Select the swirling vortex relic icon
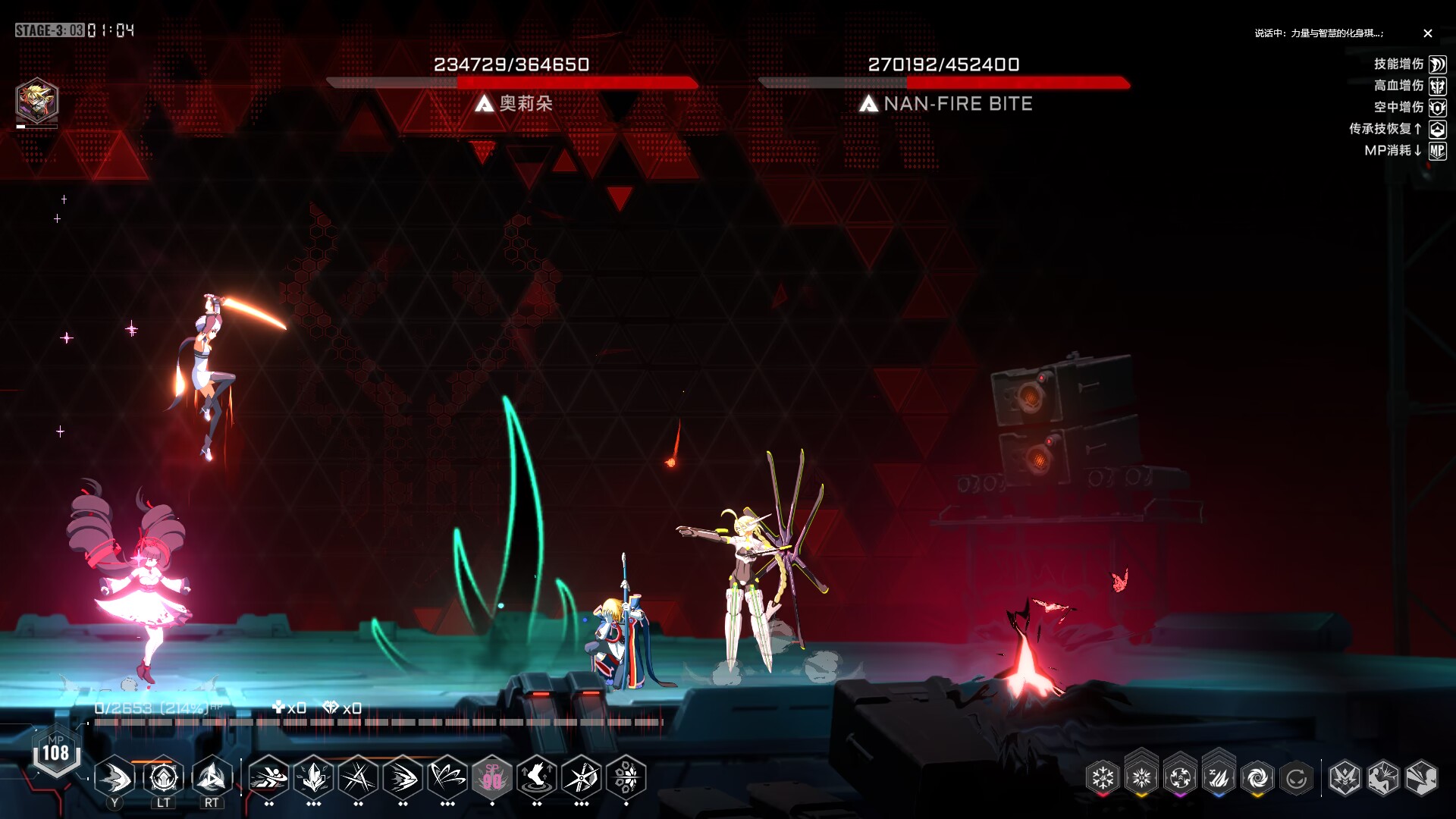This screenshot has width=1456, height=819. coord(1257,777)
